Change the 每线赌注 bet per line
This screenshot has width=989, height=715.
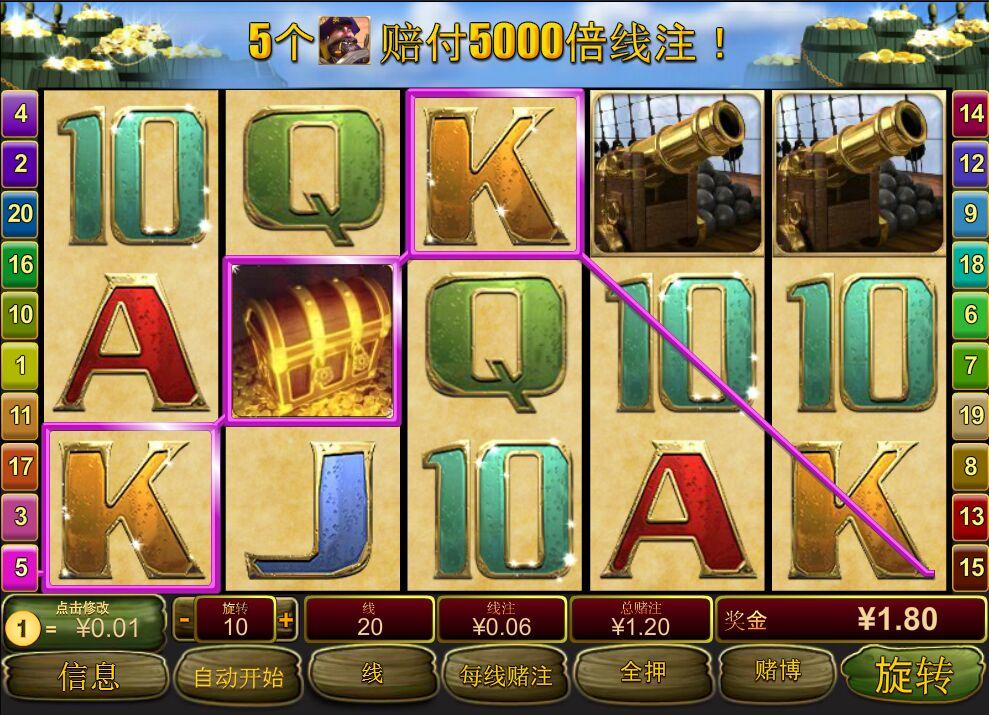pos(505,675)
